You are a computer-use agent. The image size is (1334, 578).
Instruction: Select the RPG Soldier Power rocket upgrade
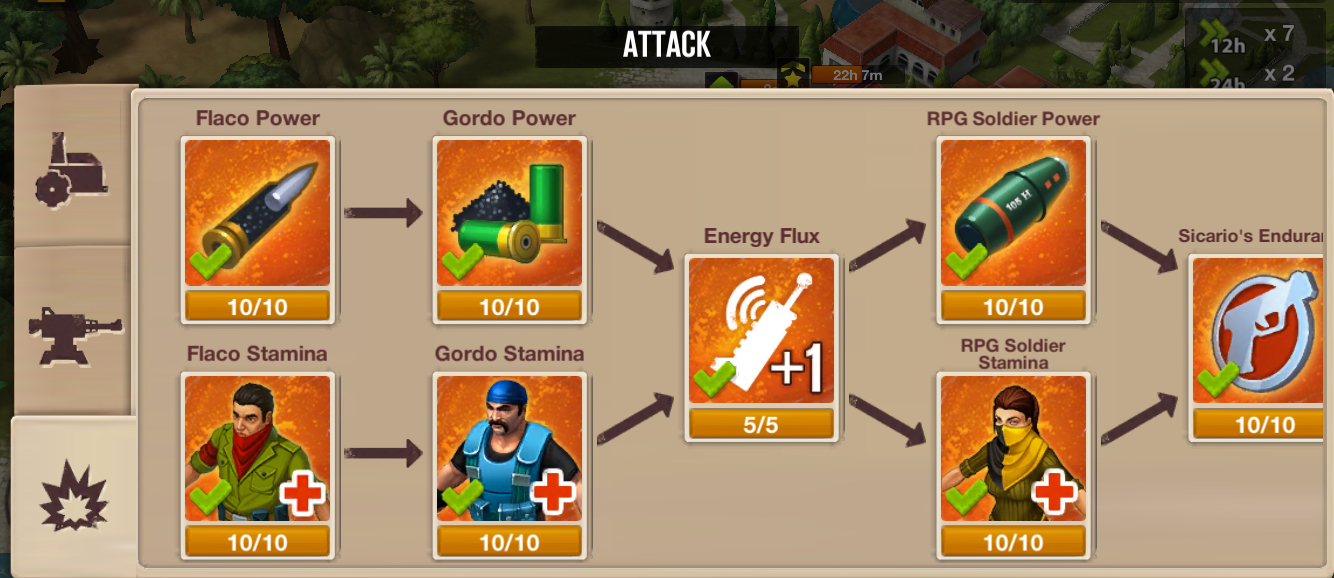tap(1013, 213)
